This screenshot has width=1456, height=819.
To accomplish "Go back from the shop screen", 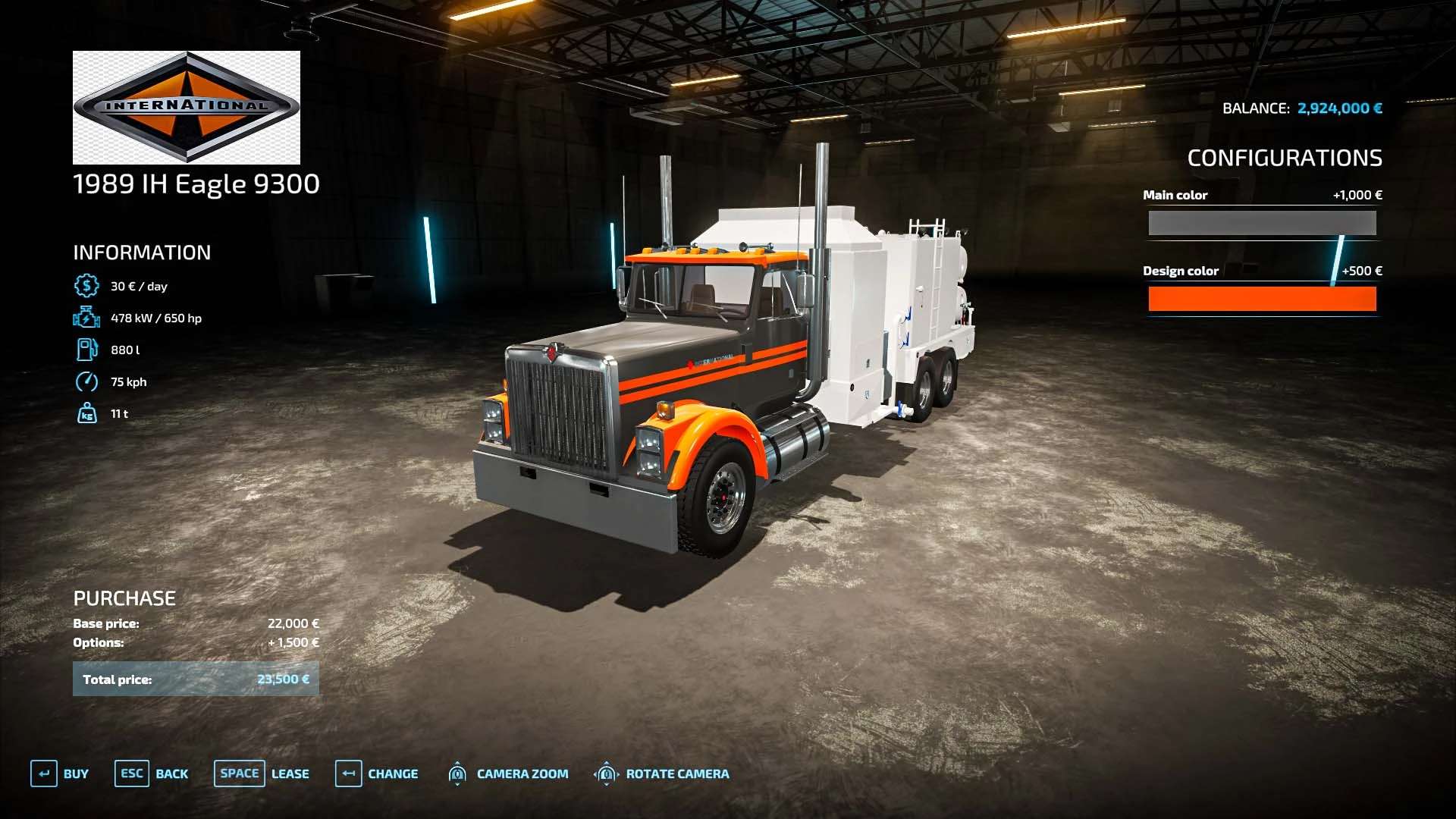I will (x=152, y=773).
